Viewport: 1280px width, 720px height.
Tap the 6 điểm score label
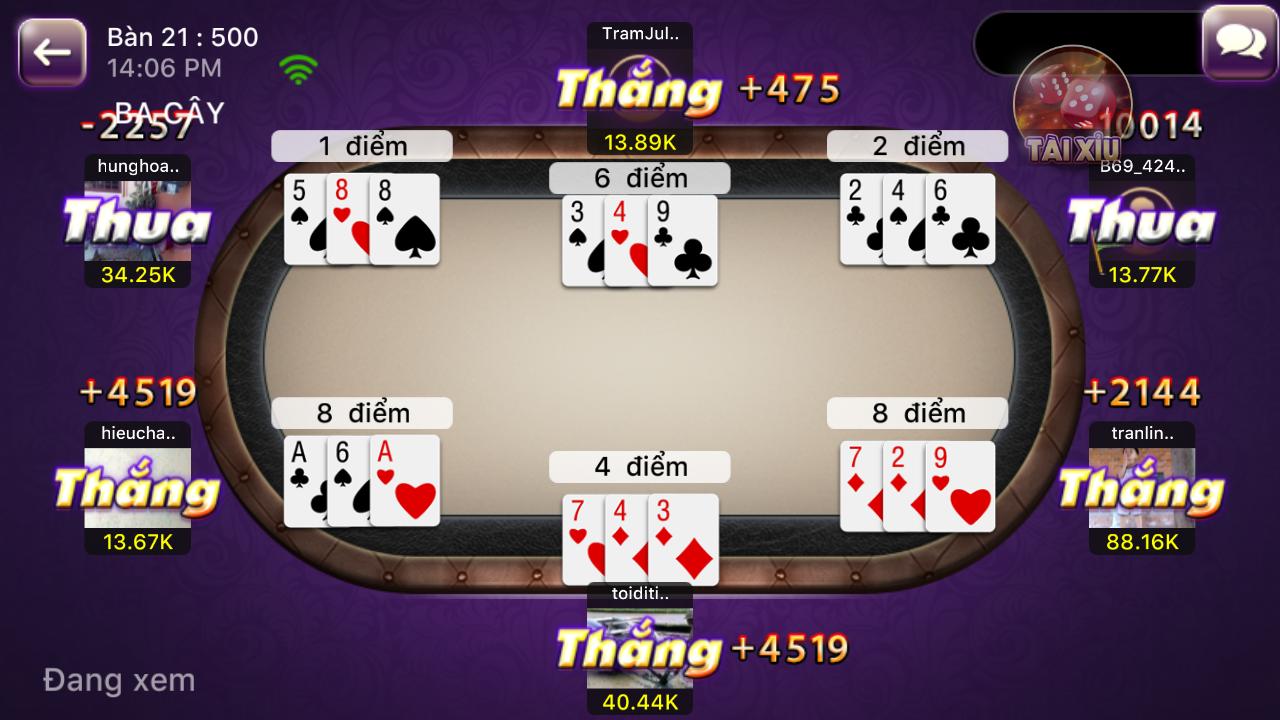pyautogui.click(x=639, y=178)
